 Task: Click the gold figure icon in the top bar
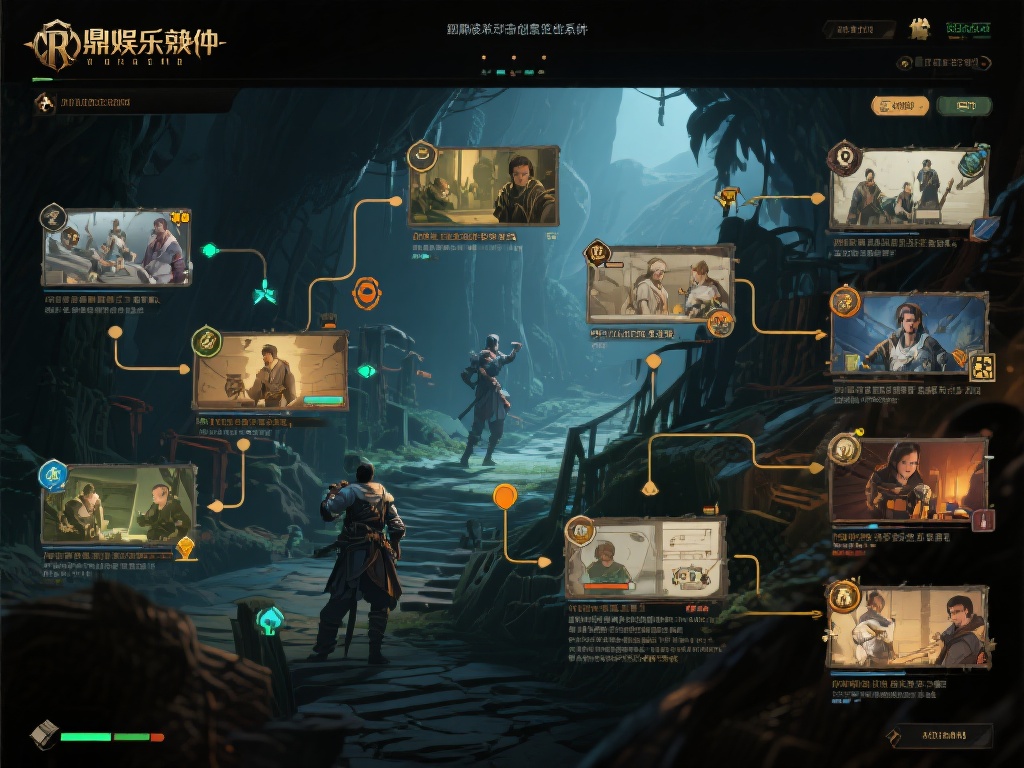click(919, 29)
